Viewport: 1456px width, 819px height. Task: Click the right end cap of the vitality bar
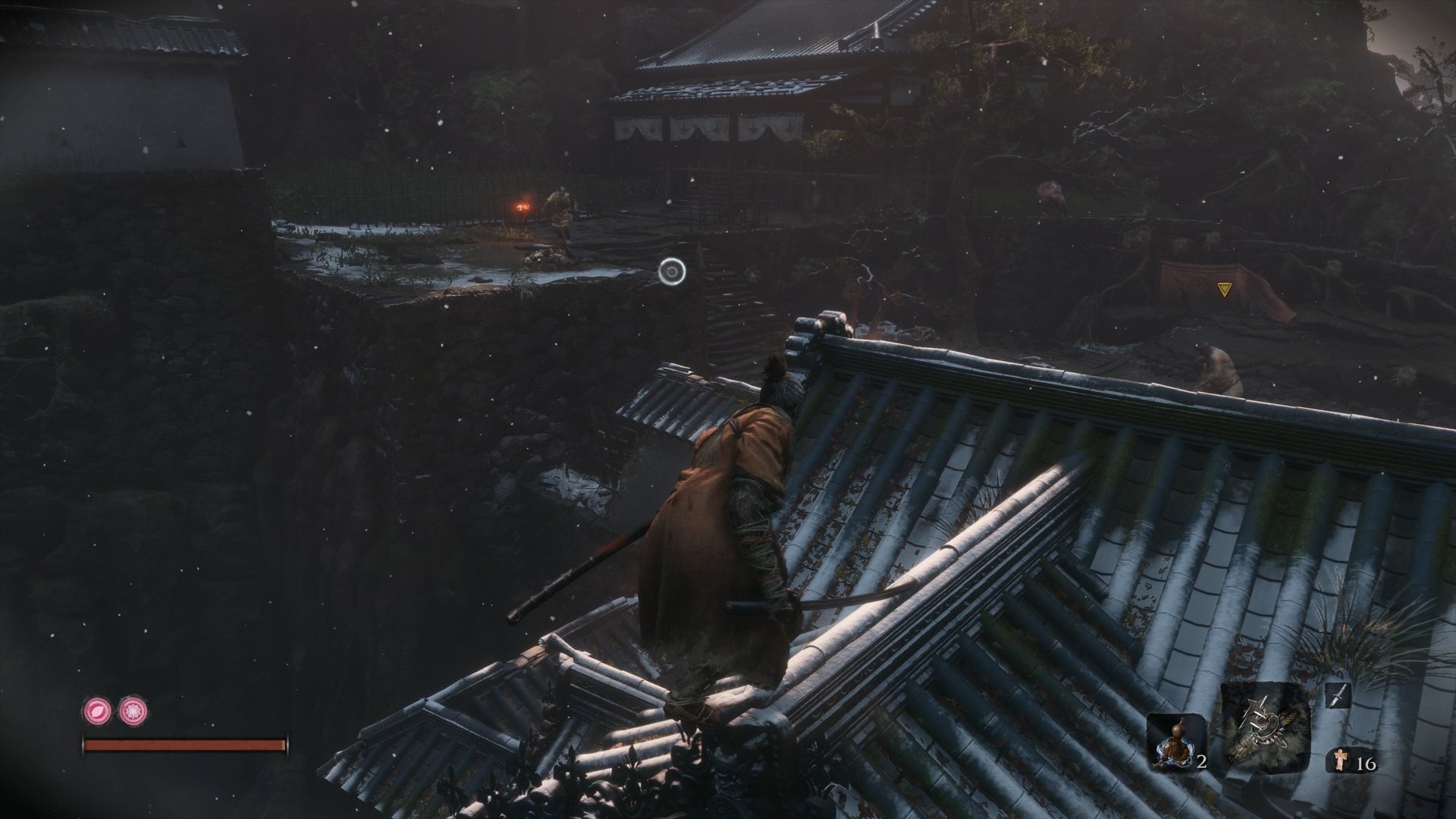coord(287,743)
